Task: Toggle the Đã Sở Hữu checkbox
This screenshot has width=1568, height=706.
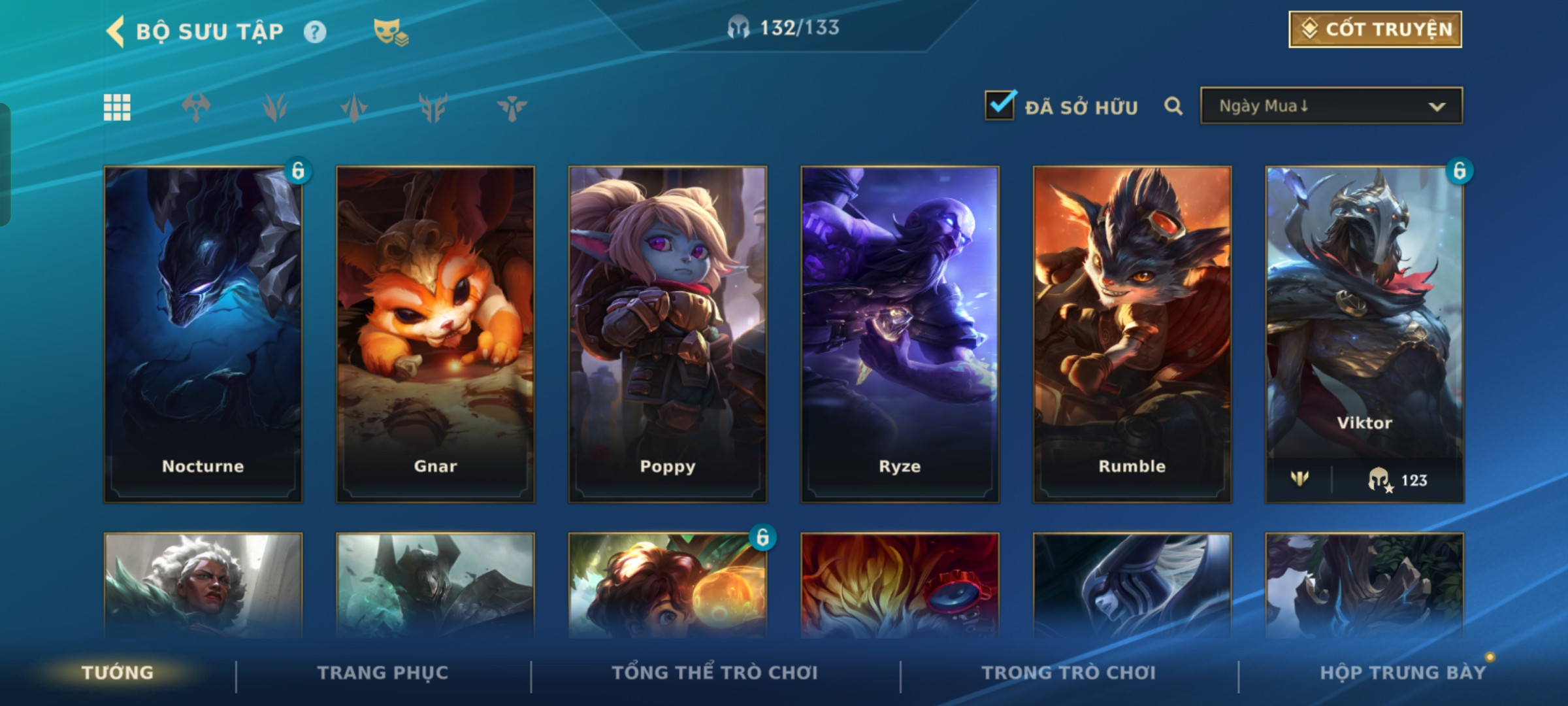Action: 1000,106
